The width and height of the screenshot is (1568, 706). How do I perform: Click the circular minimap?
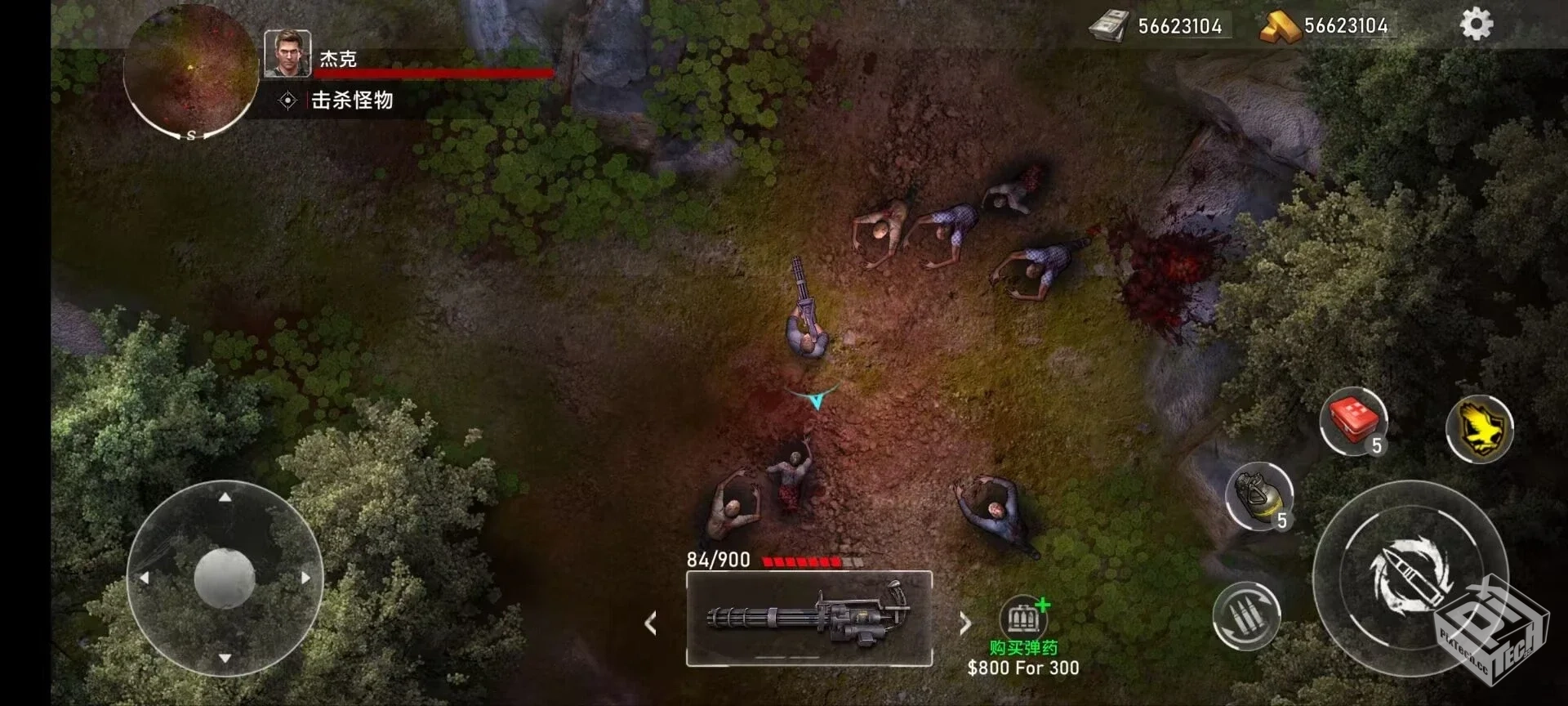(190, 69)
